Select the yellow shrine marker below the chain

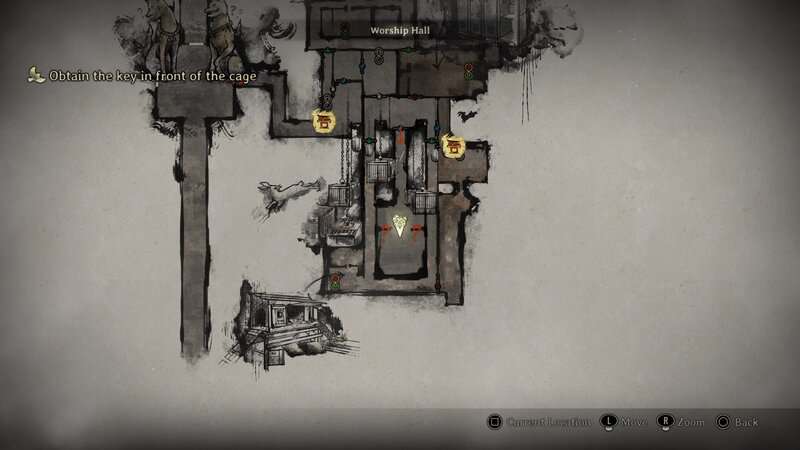pos(323,121)
